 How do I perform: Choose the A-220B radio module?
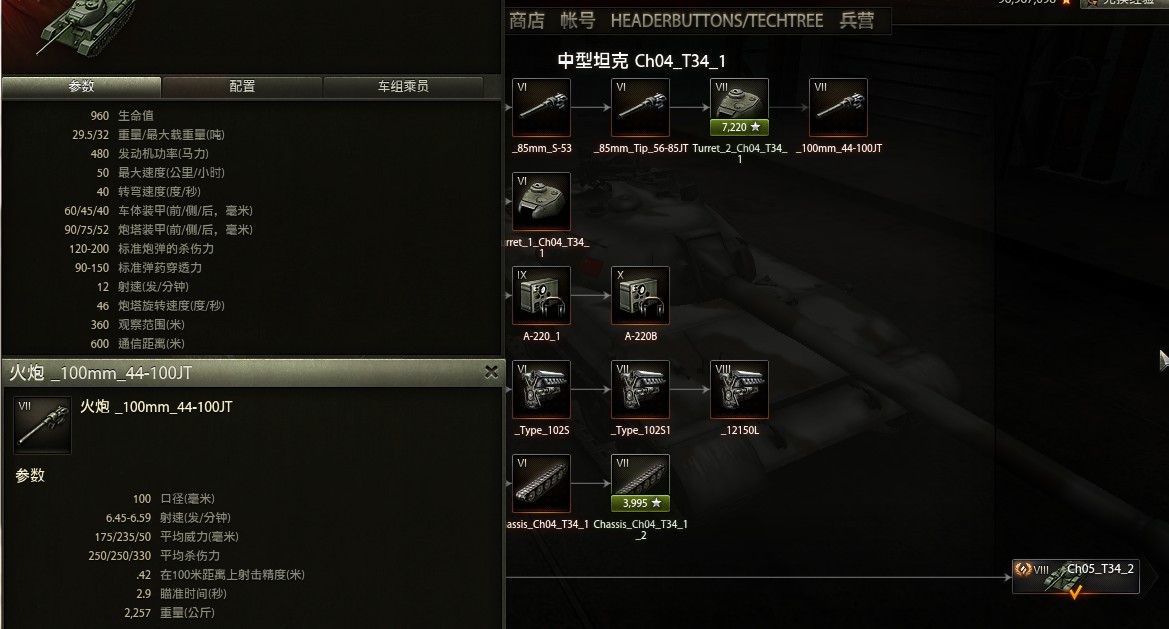point(640,295)
